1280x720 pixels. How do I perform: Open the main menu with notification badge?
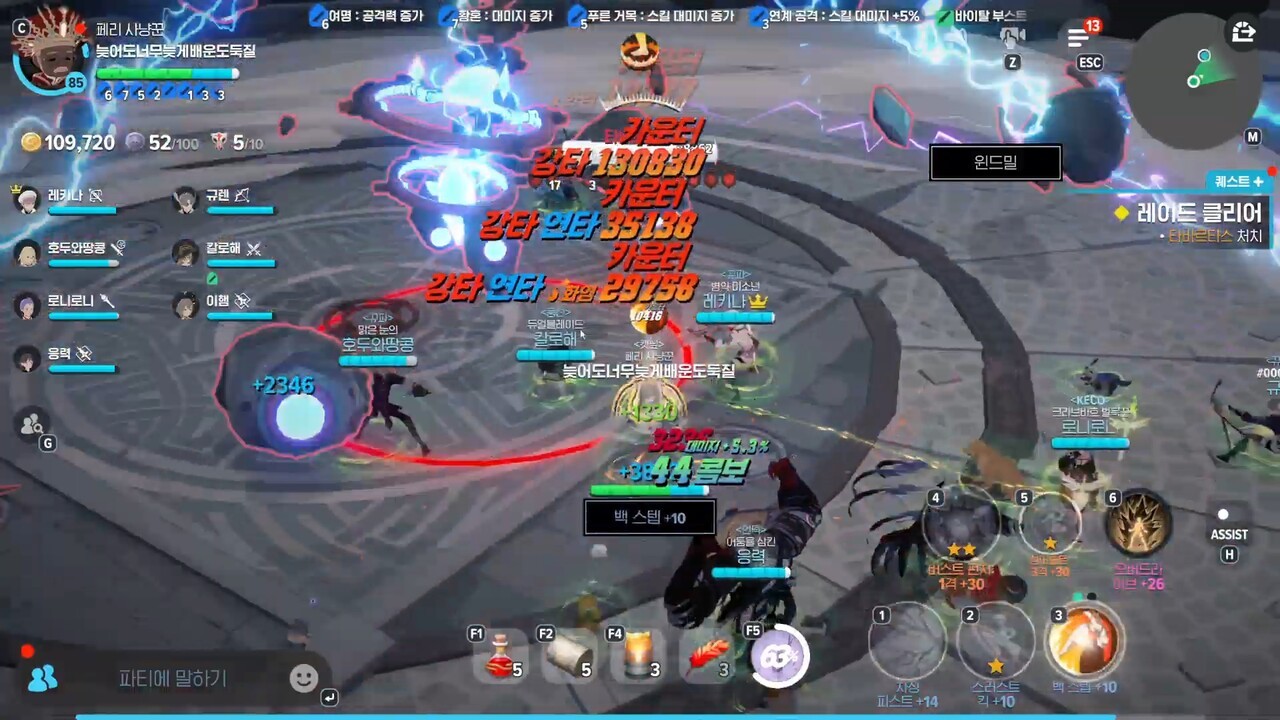[x=1078, y=38]
